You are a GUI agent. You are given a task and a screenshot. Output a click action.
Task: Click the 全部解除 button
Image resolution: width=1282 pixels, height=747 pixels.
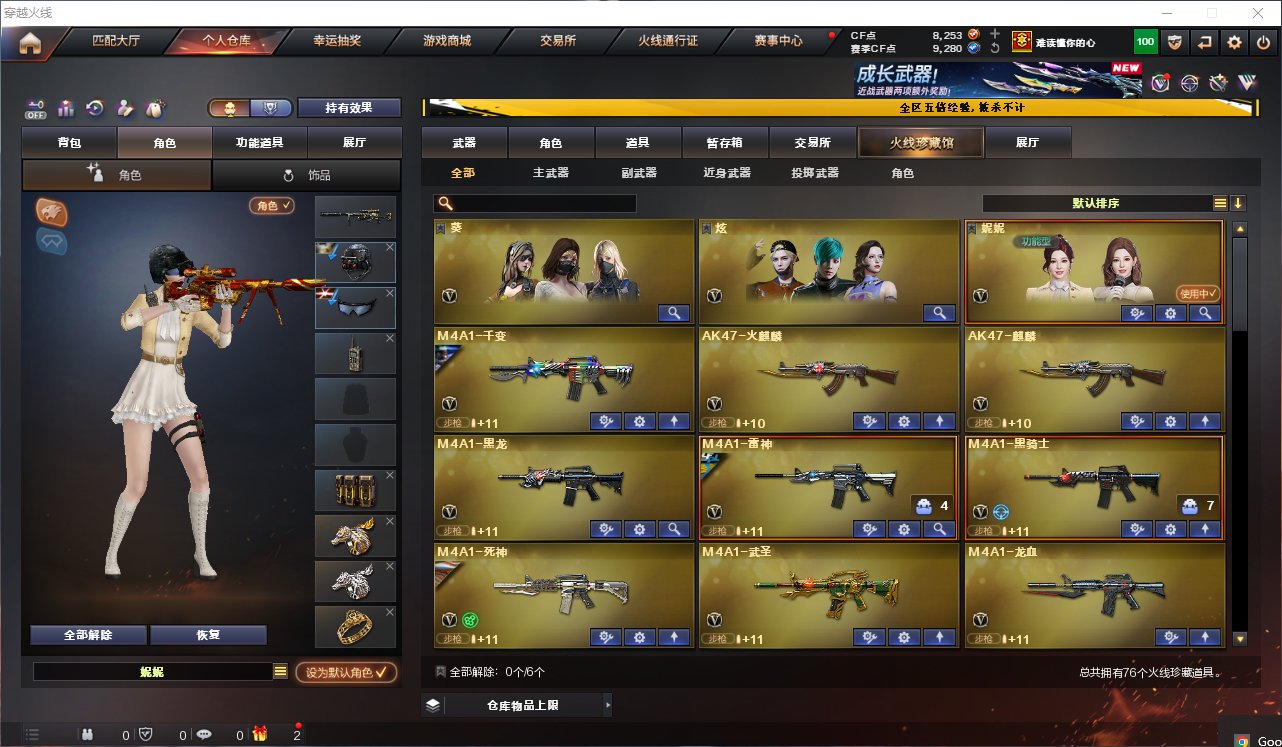[90, 634]
